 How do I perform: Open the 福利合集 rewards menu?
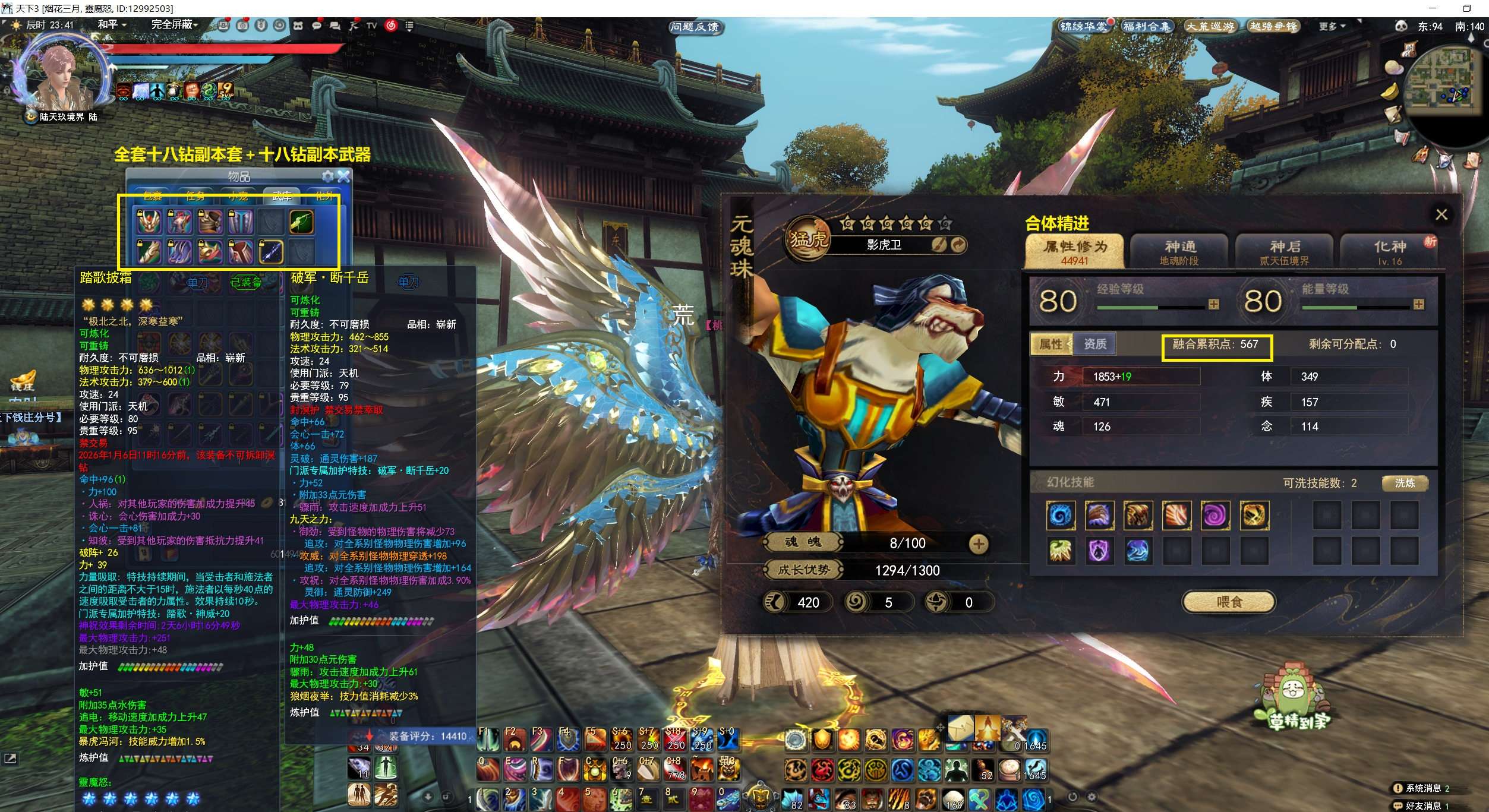[x=1146, y=27]
